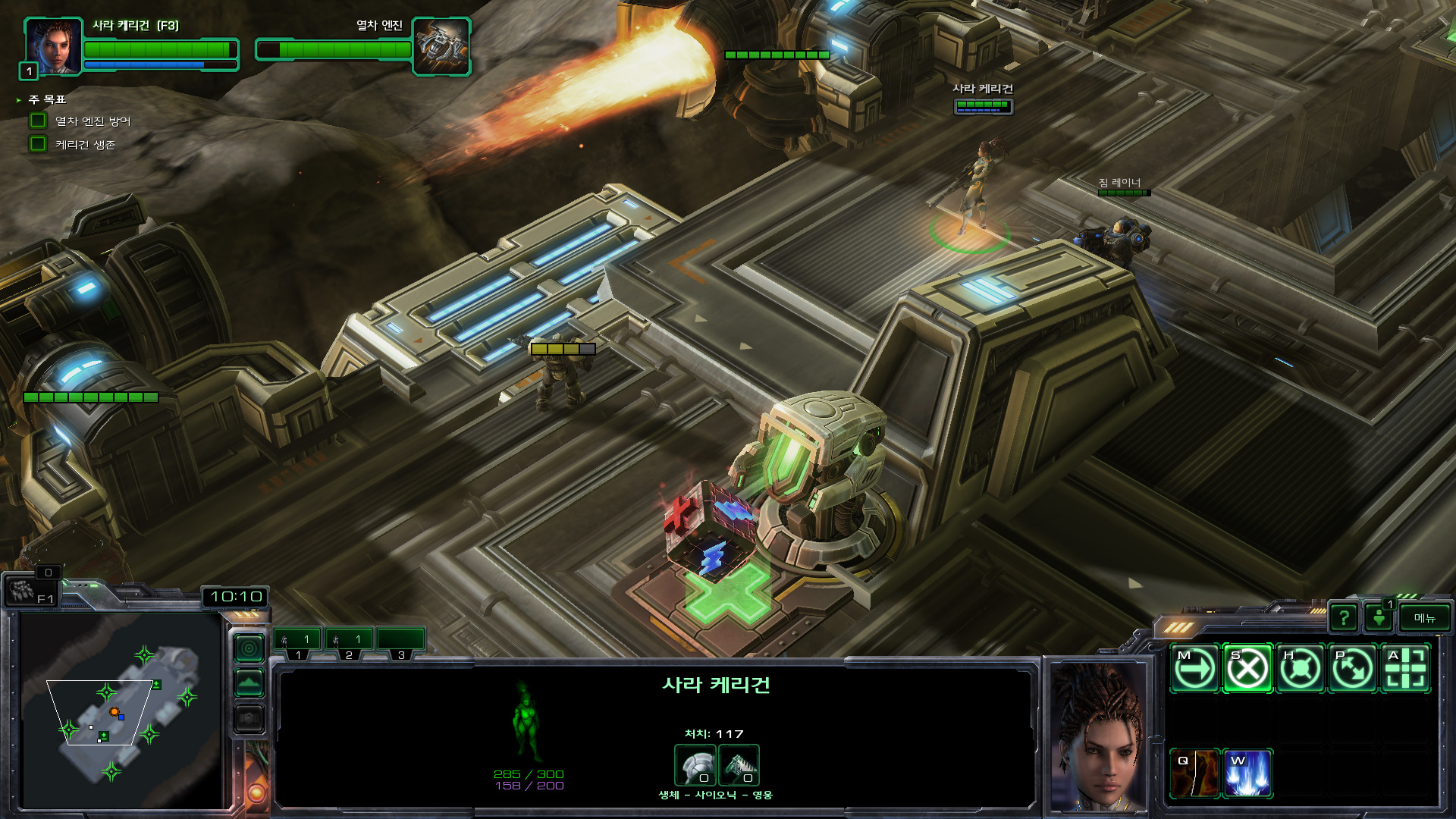The width and height of the screenshot is (1456, 819).
Task: Toggle the minimap terrain button
Action: (x=249, y=683)
